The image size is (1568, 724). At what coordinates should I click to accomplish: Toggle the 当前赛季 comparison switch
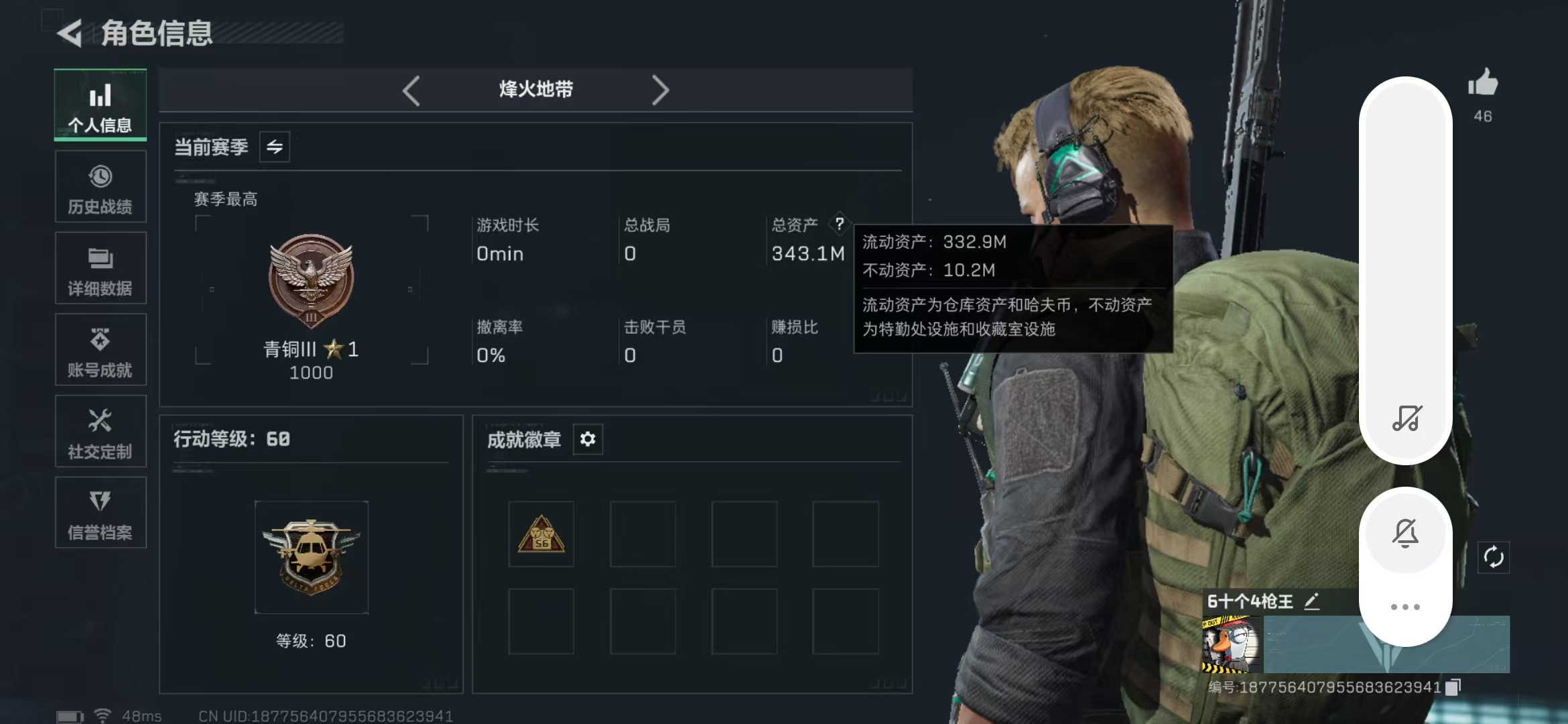276,147
